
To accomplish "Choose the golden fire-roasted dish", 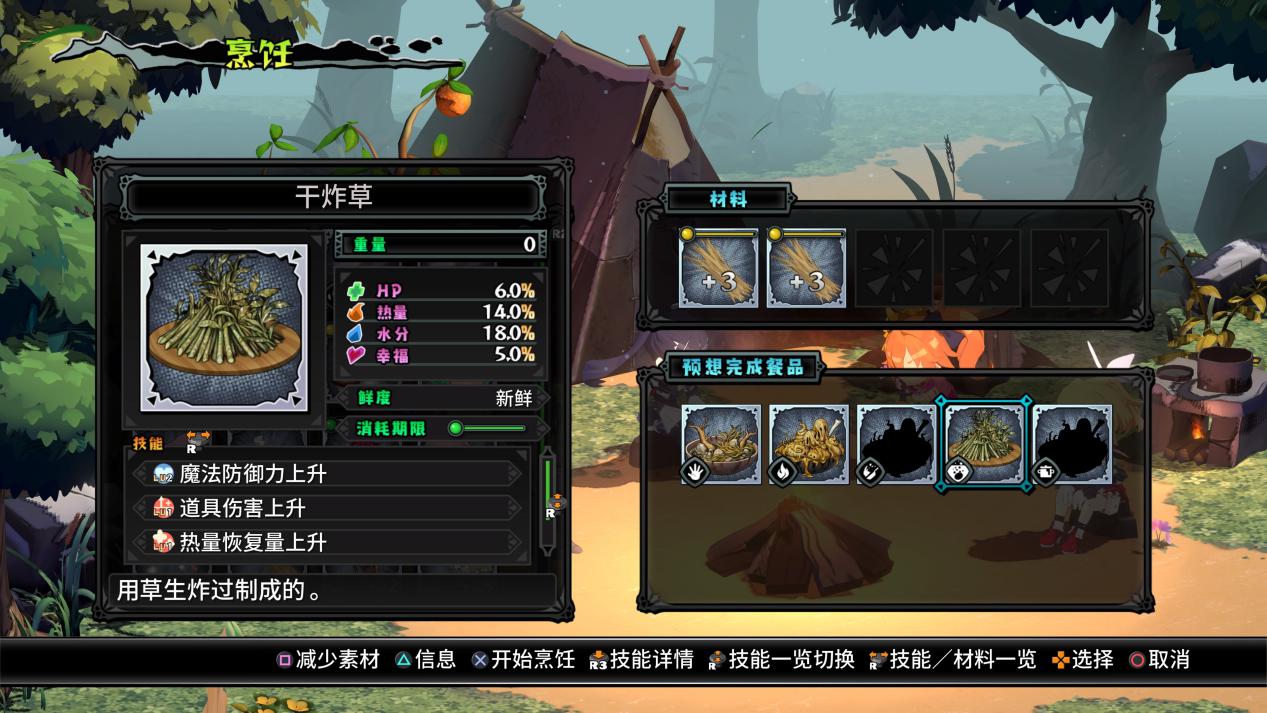I will point(809,444).
